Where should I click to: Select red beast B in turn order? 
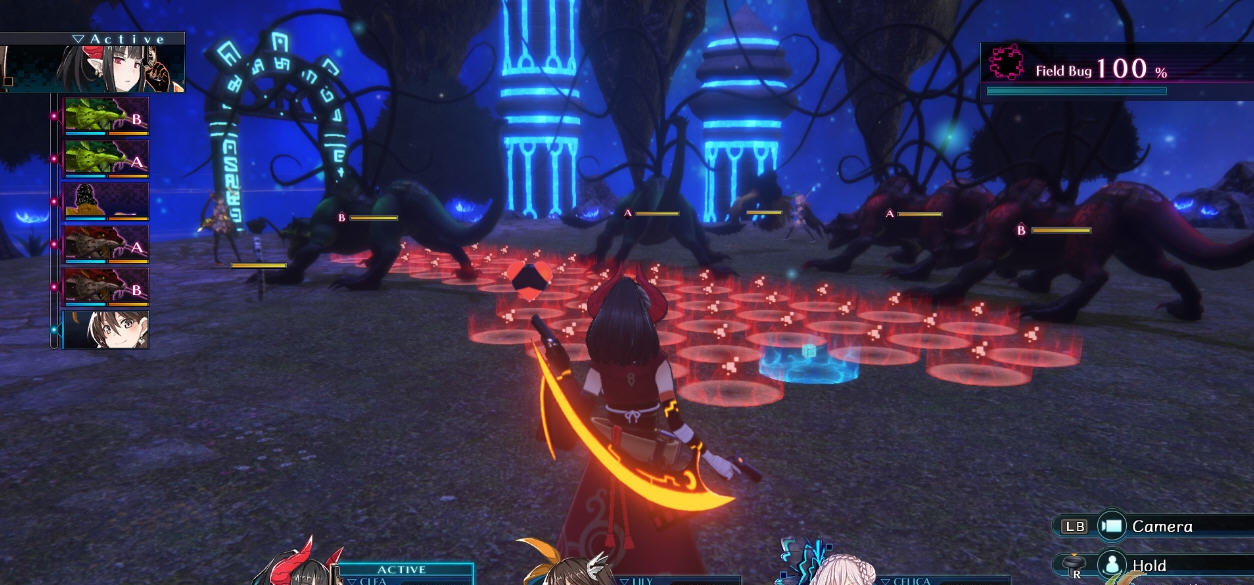pos(106,286)
